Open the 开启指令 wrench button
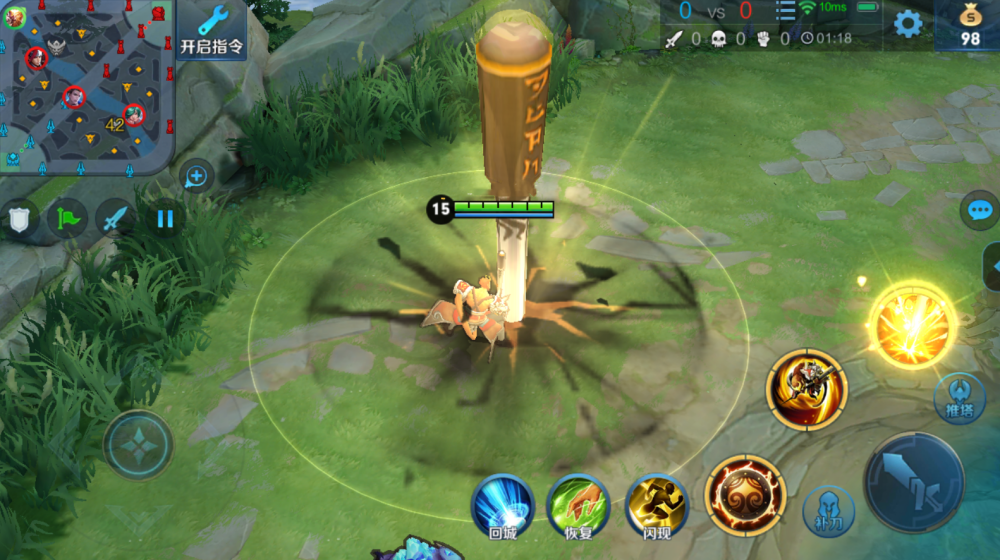 211,29
